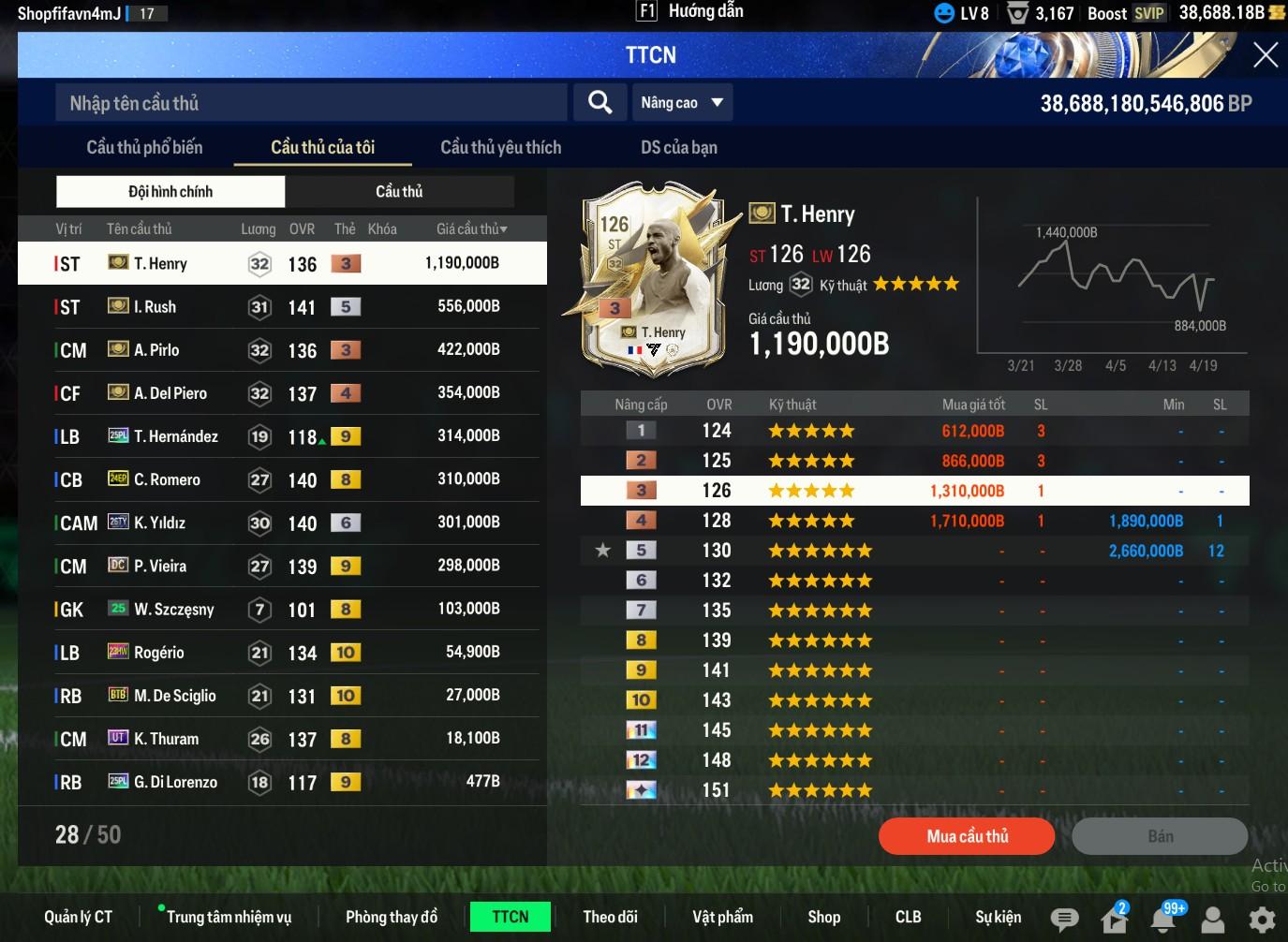Open the Cầu thủ yêu thích tab
1288x942 pixels.
tap(500, 147)
